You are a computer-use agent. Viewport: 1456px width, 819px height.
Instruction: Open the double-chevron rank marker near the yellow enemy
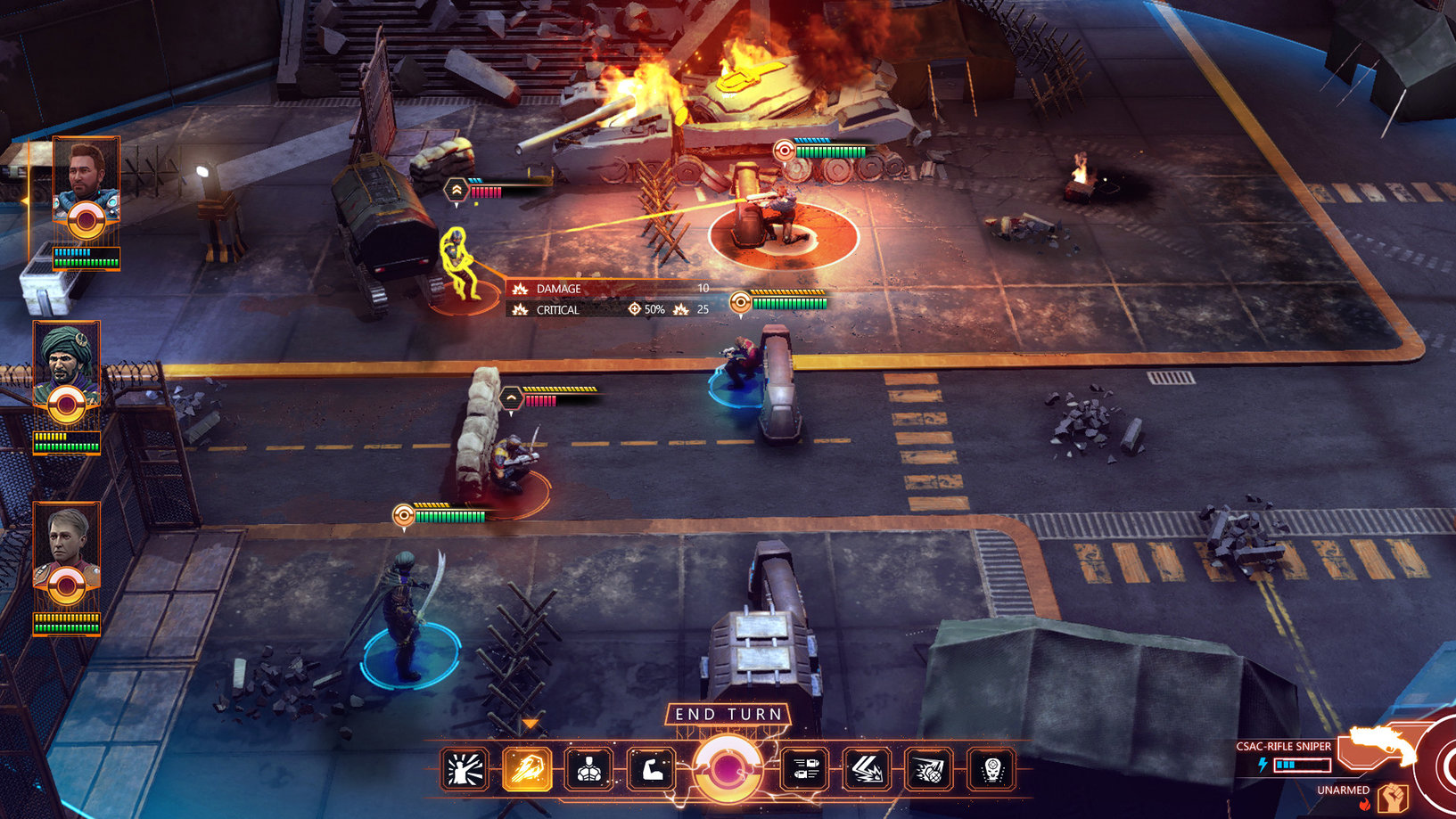(x=456, y=188)
